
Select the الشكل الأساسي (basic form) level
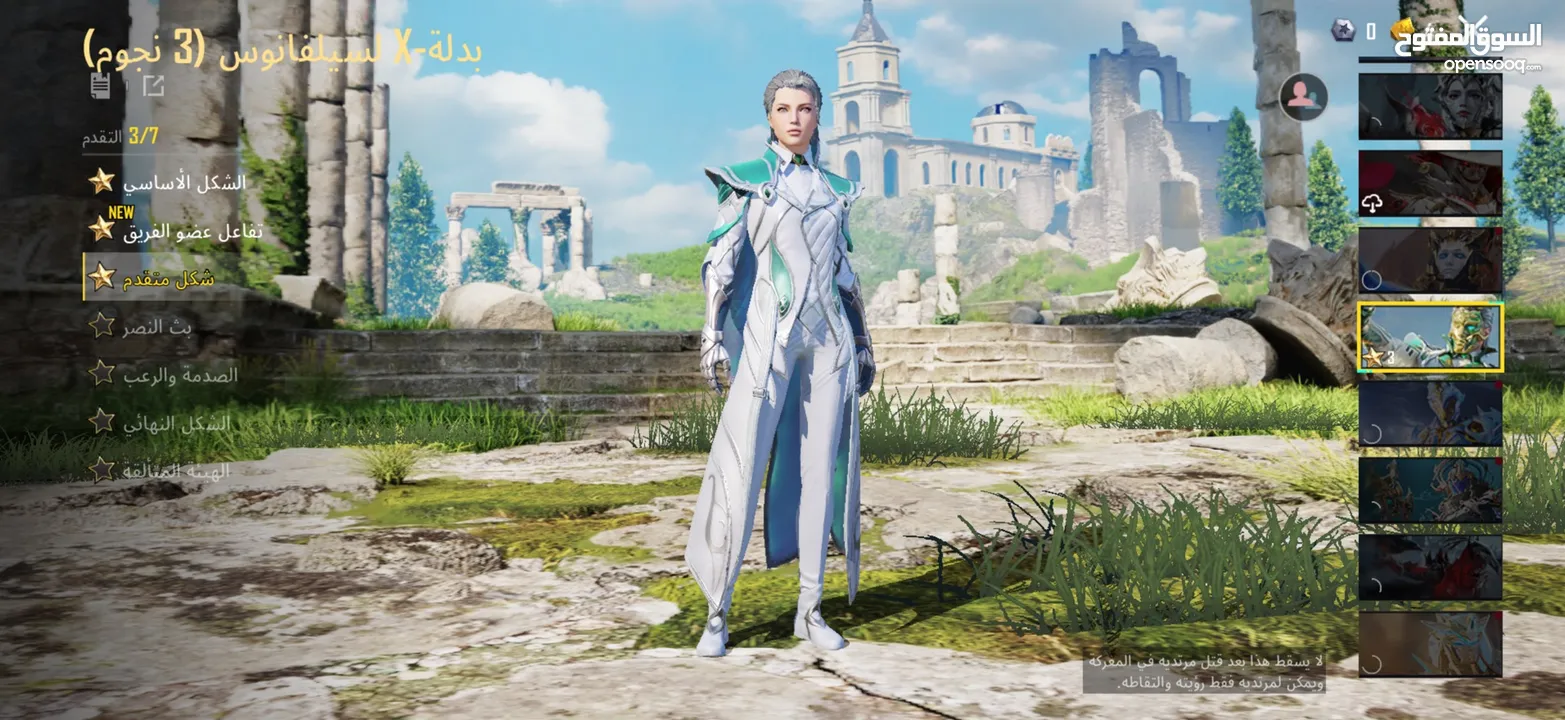(x=184, y=183)
